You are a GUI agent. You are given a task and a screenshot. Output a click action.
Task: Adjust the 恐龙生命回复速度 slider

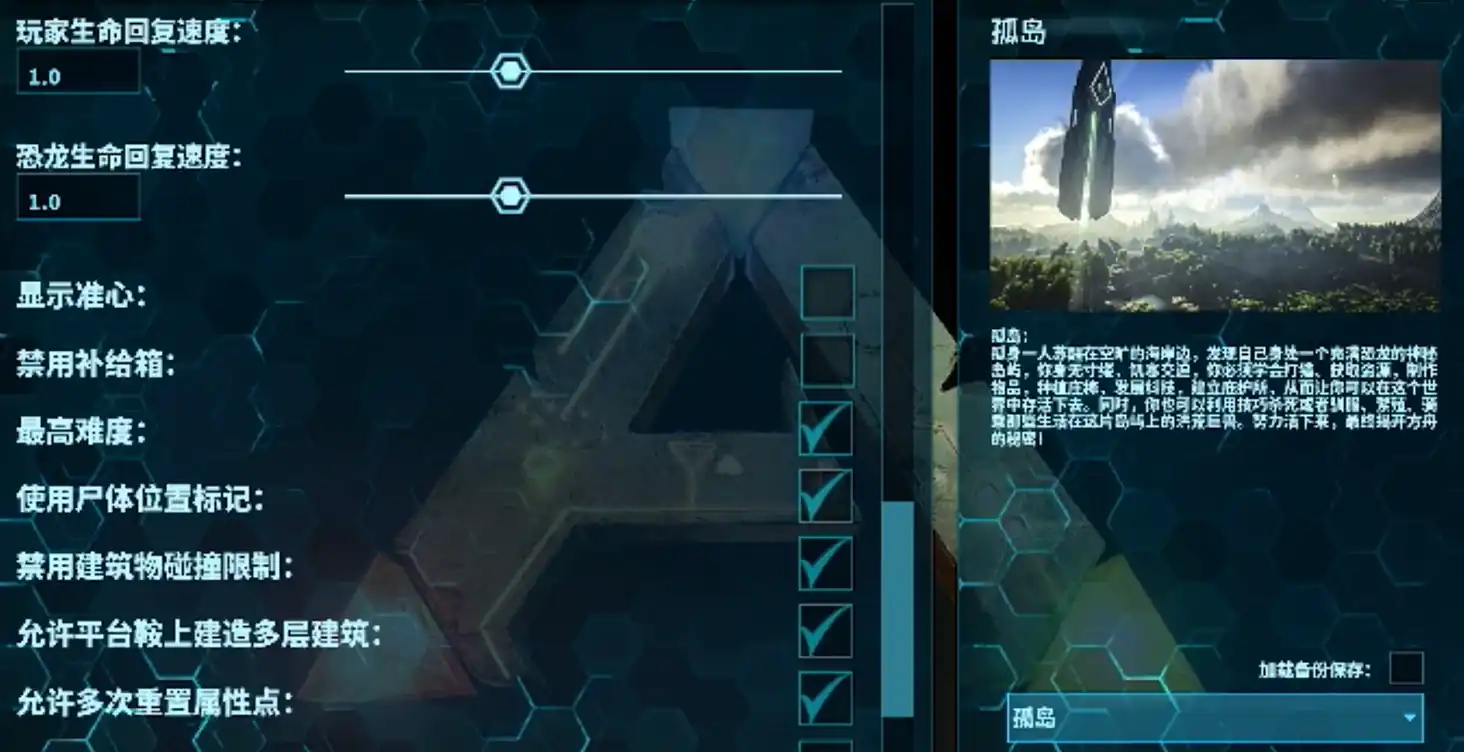click(x=510, y=196)
